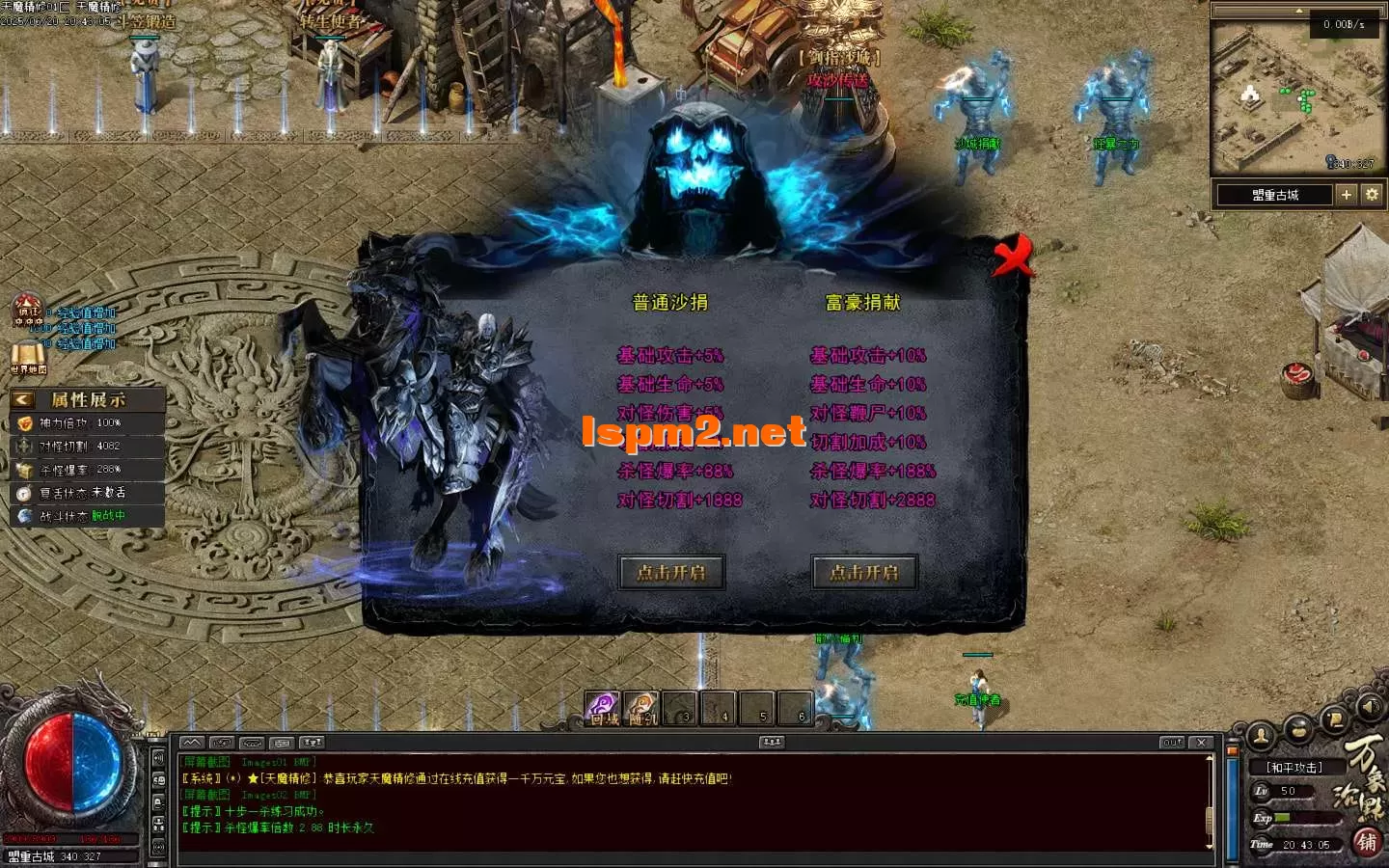Open minimap settings via gear icon
The width and height of the screenshot is (1389, 868).
[1372, 194]
